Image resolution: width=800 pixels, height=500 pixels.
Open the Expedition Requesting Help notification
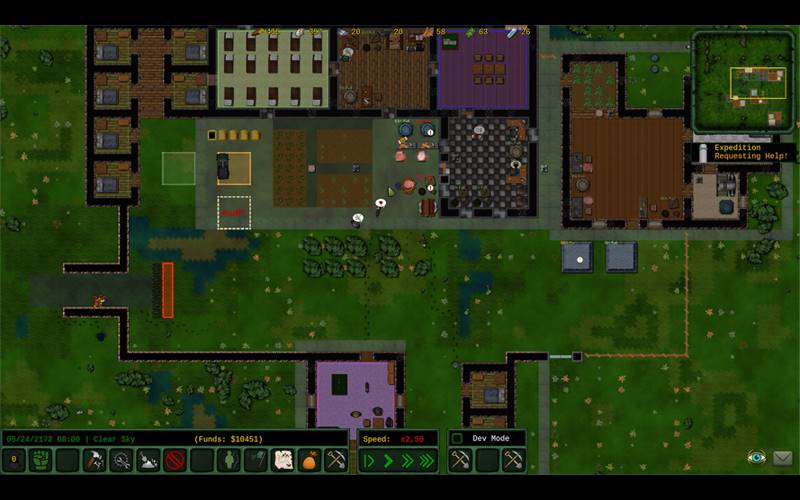pos(744,152)
